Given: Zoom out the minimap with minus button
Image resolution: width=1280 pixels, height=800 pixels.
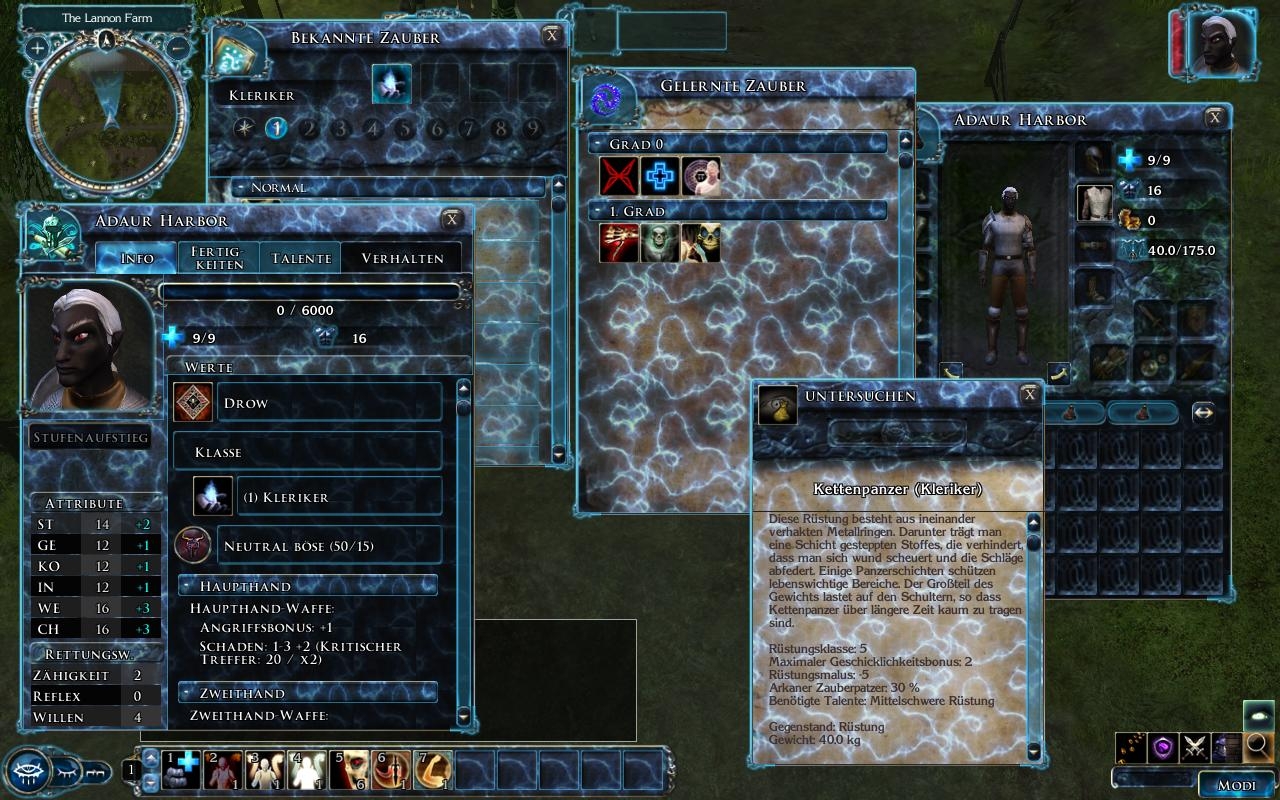Looking at the screenshot, I should click(177, 47).
